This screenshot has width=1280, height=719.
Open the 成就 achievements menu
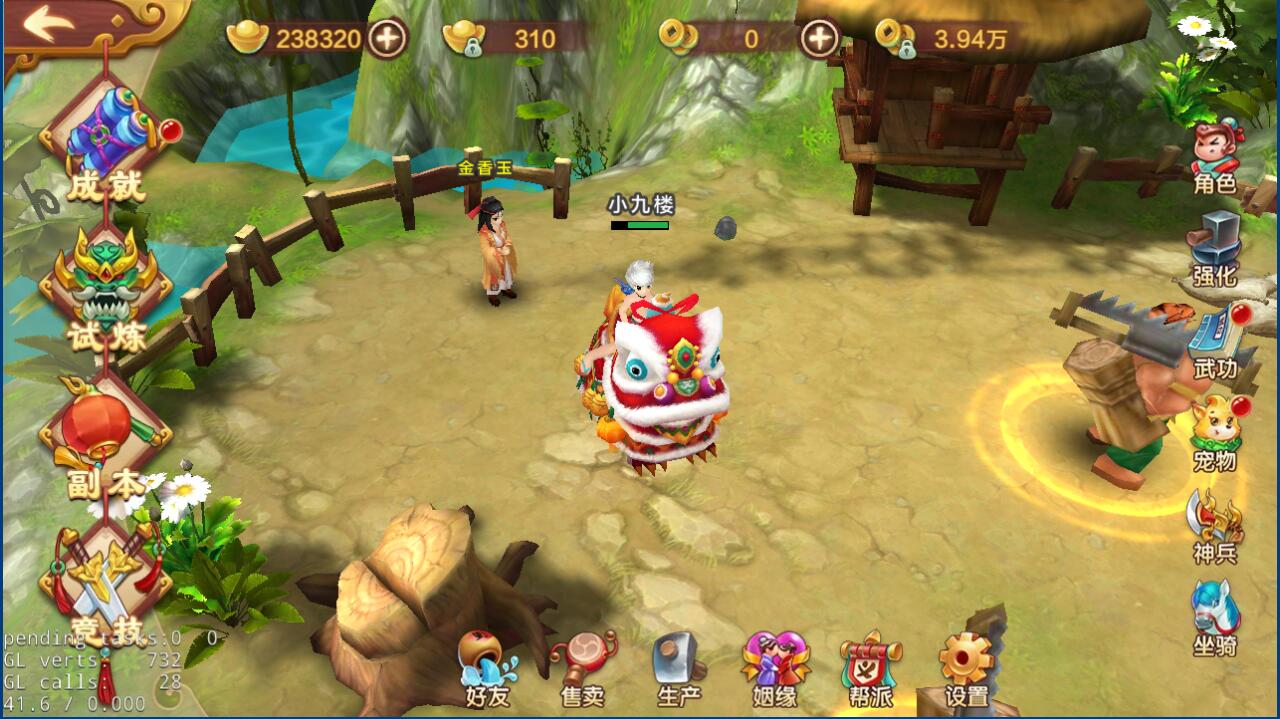click(105, 140)
